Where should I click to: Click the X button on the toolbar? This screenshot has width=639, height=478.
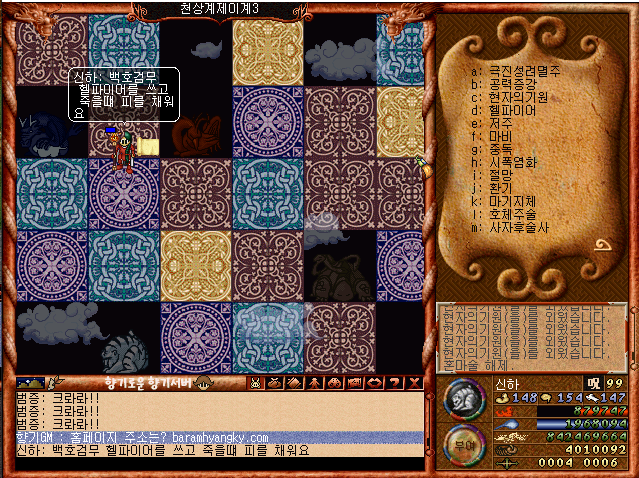pyautogui.click(x=415, y=383)
